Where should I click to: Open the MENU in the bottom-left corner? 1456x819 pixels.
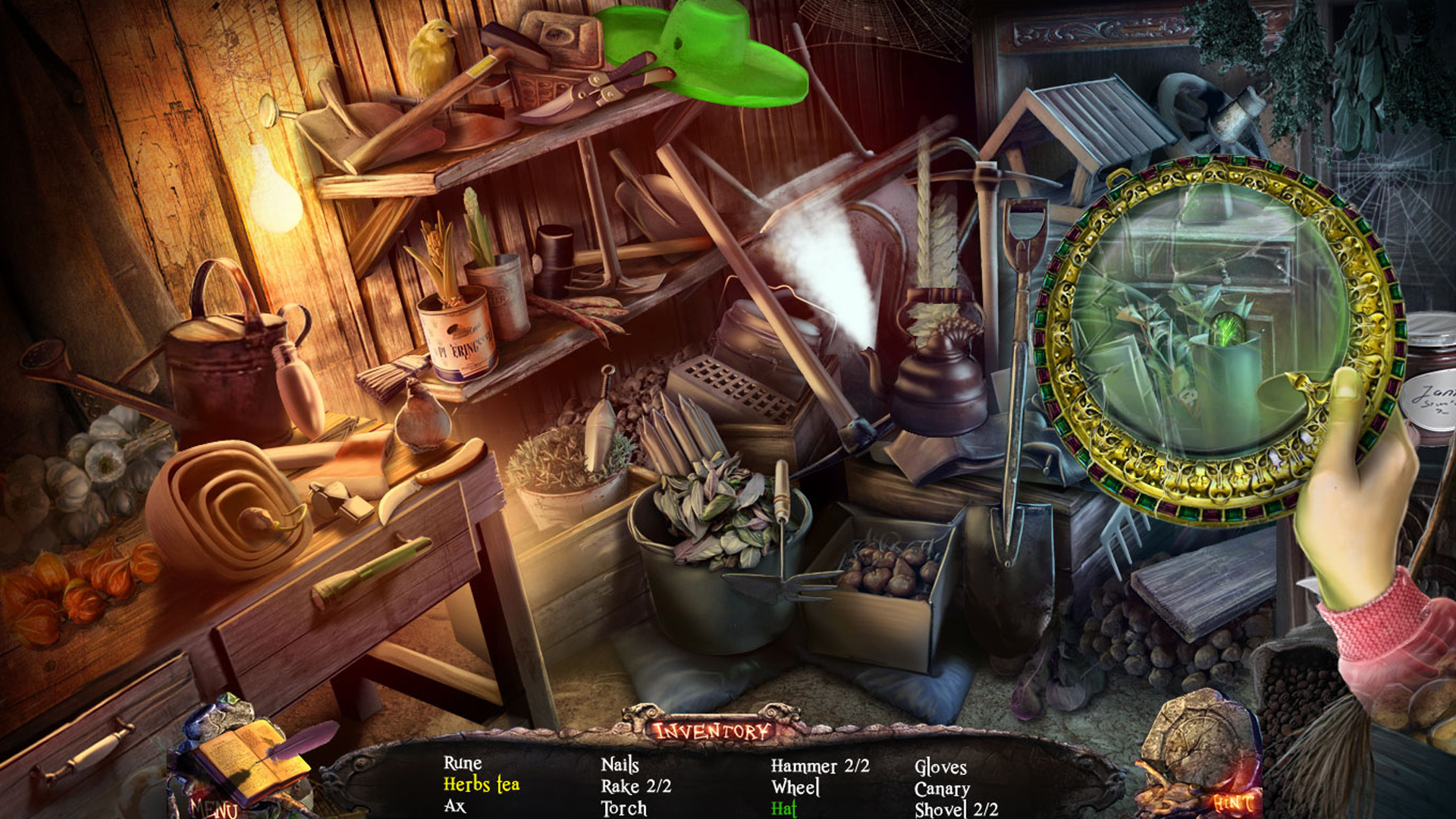211,807
